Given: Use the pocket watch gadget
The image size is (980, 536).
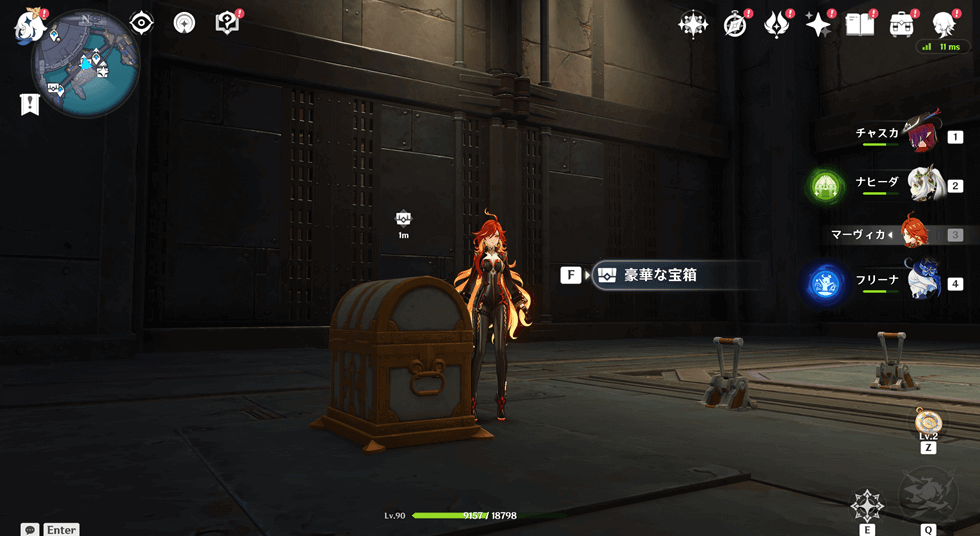Looking at the screenshot, I should click(928, 421).
